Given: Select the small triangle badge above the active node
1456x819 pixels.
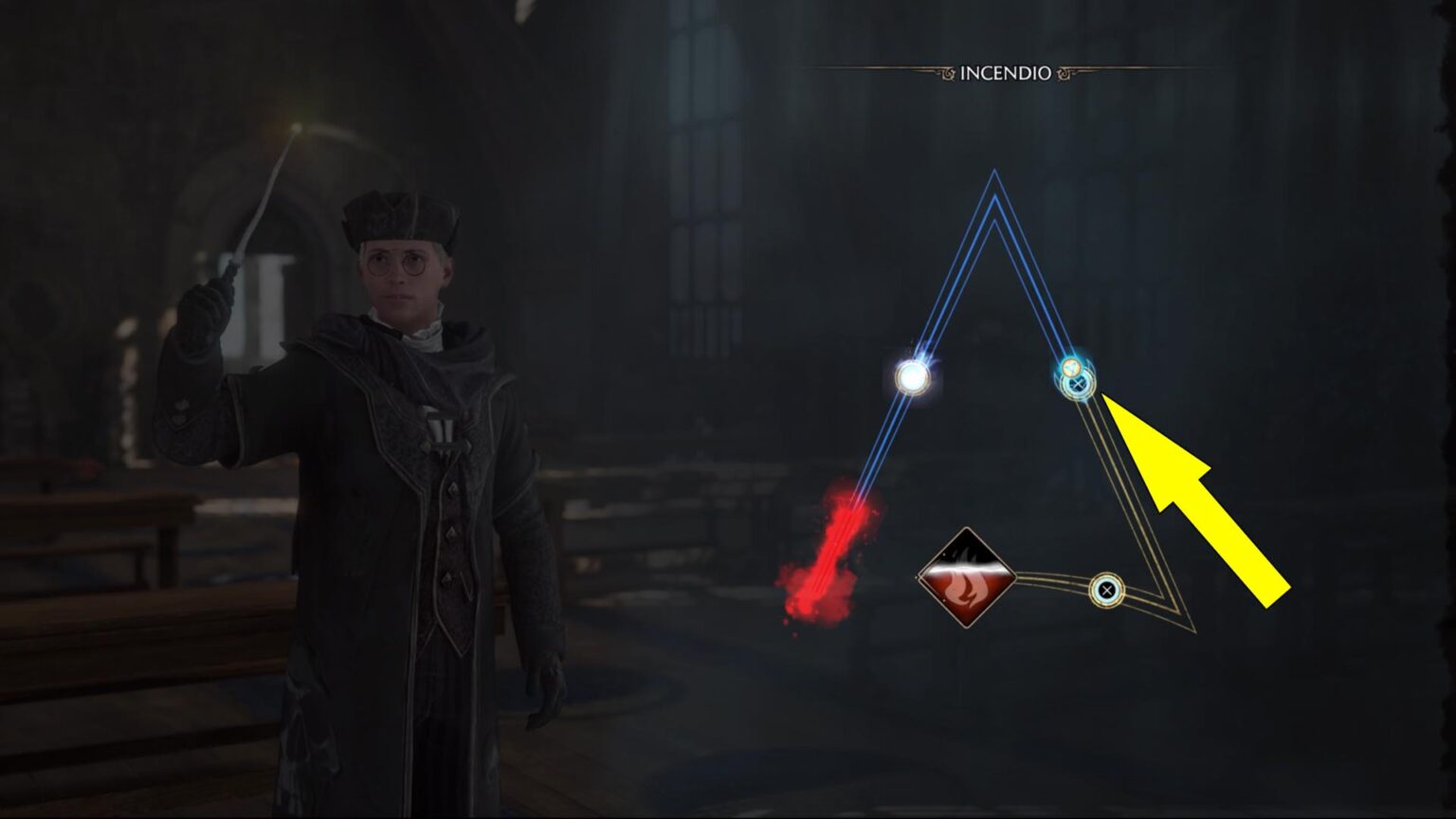Looking at the screenshot, I should pyautogui.click(x=1071, y=367).
